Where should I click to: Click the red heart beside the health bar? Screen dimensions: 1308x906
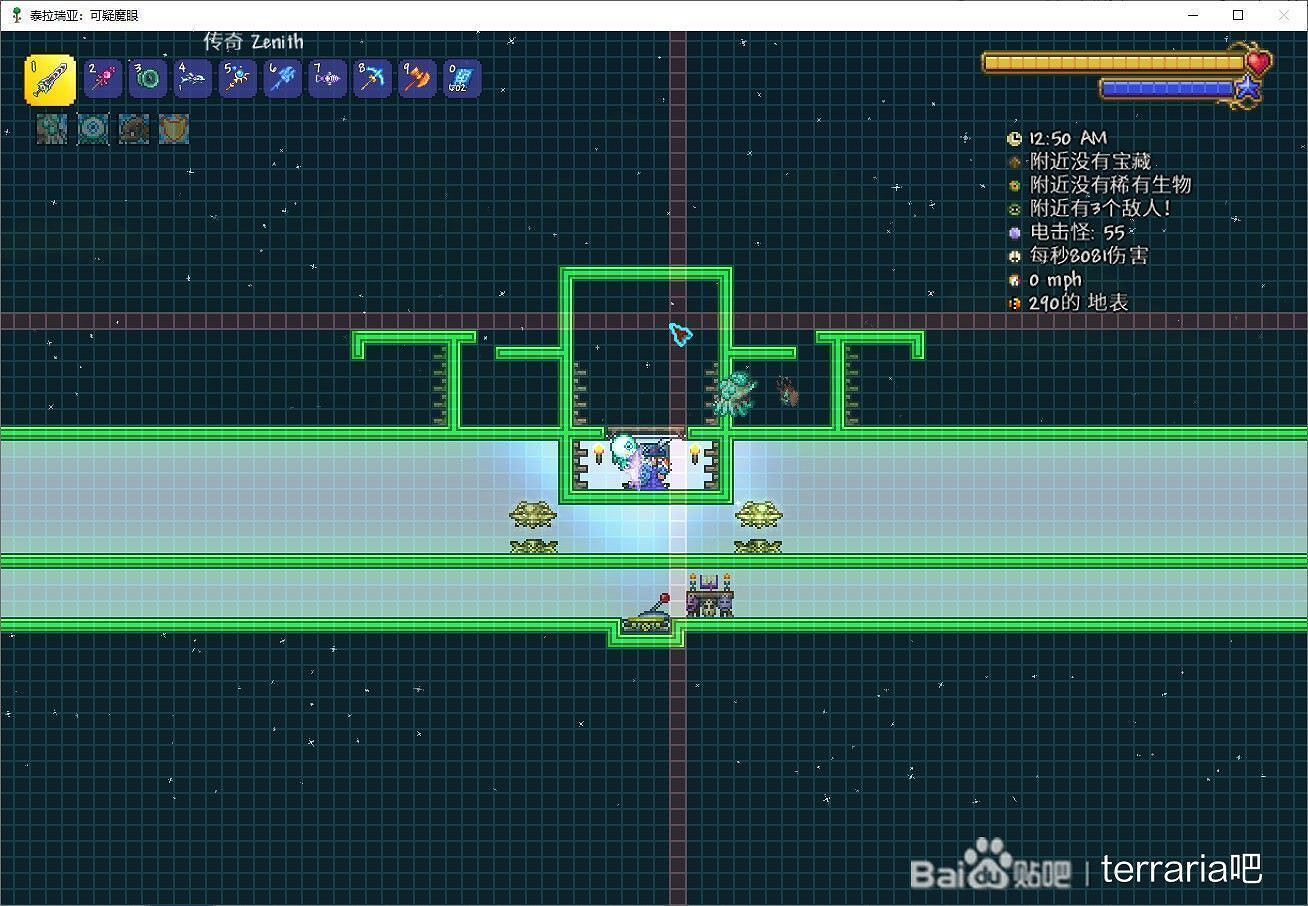point(1257,62)
